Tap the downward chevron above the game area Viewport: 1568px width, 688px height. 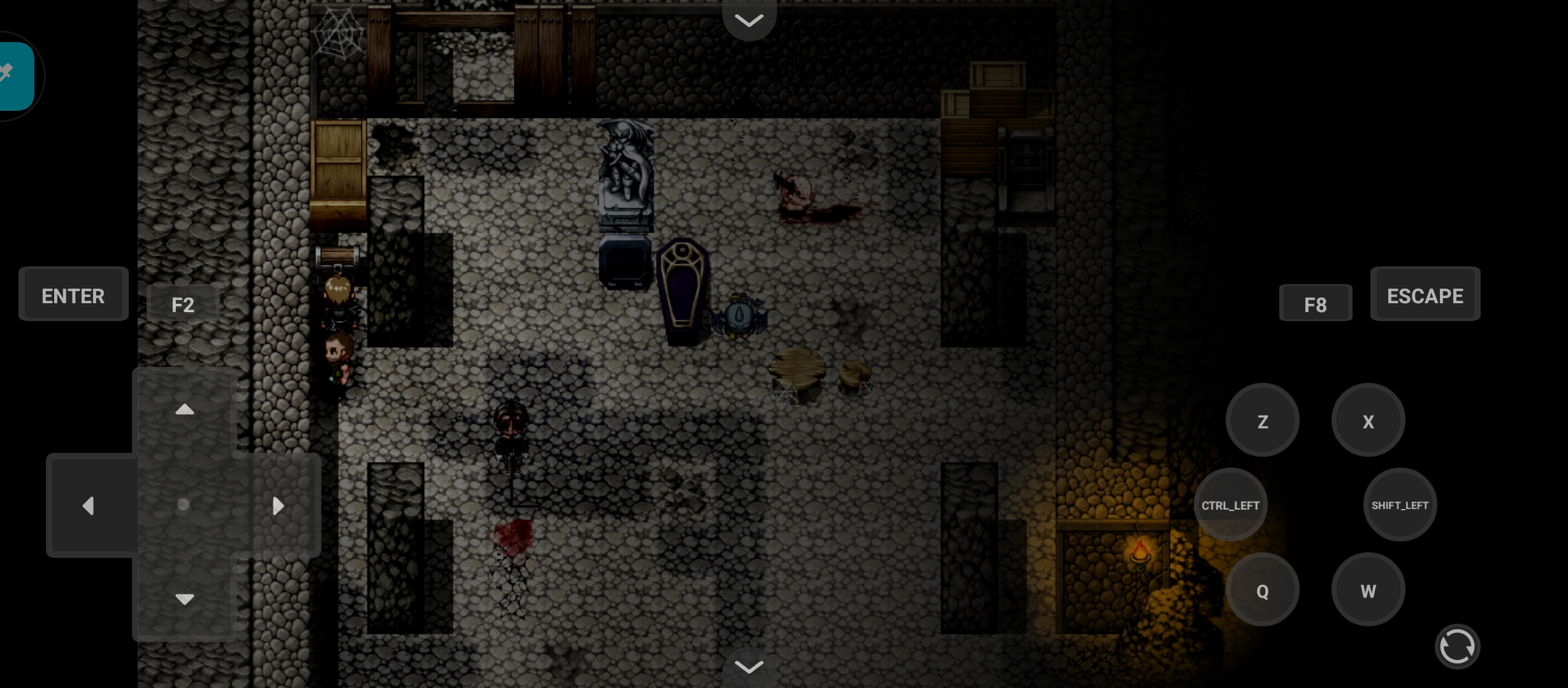pyautogui.click(x=749, y=21)
